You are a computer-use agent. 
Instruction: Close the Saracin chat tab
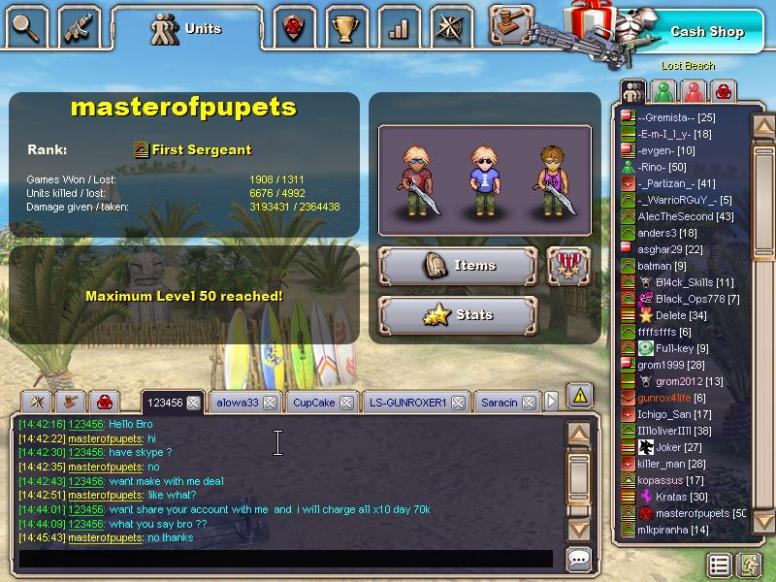(530, 403)
